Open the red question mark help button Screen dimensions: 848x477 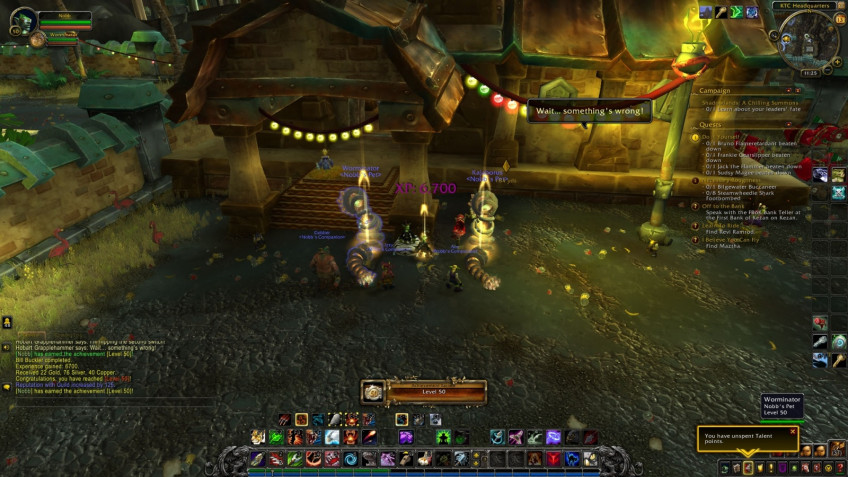(838, 467)
